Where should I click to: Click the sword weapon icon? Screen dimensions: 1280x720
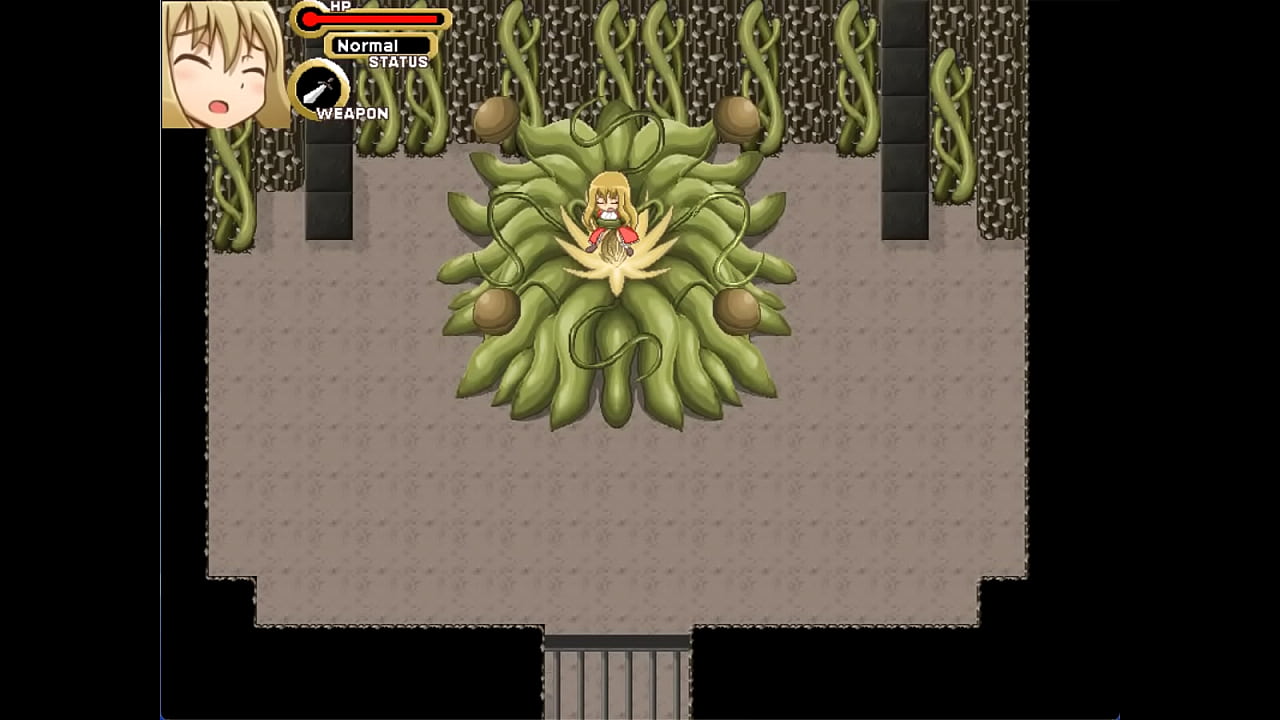click(x=318, y=89)
